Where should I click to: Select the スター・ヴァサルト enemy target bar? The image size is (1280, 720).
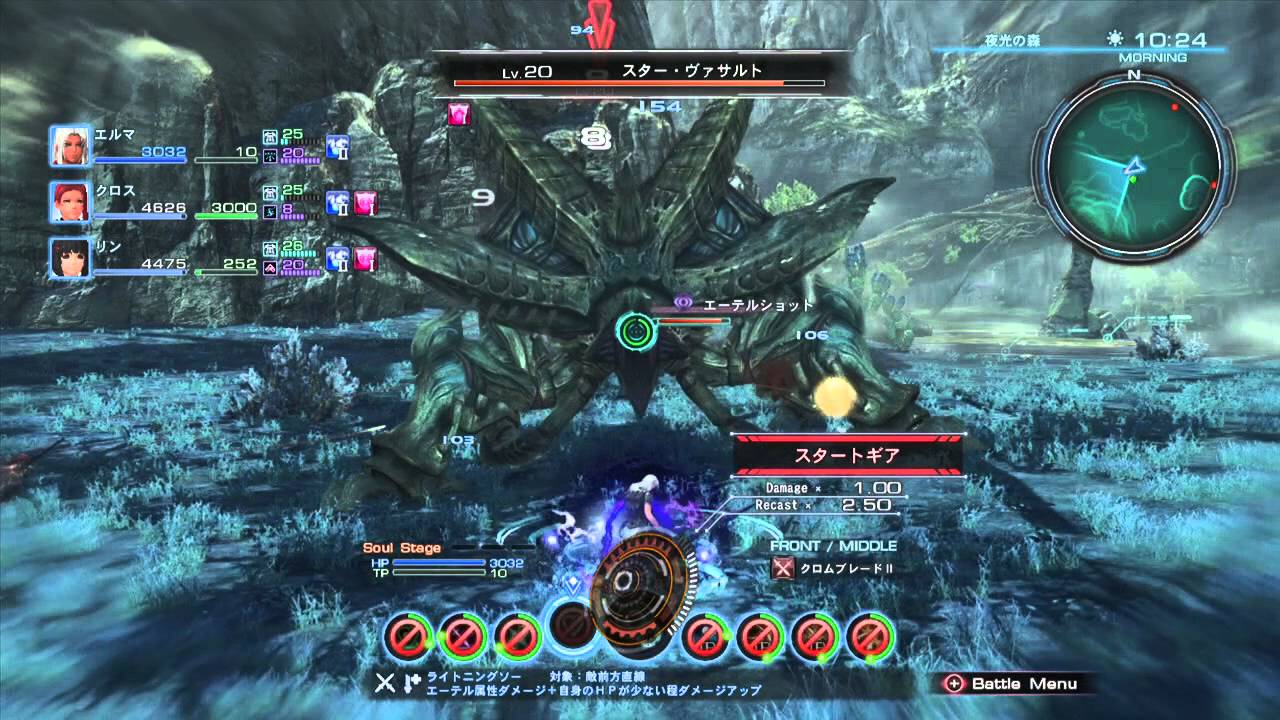point(640,76)
